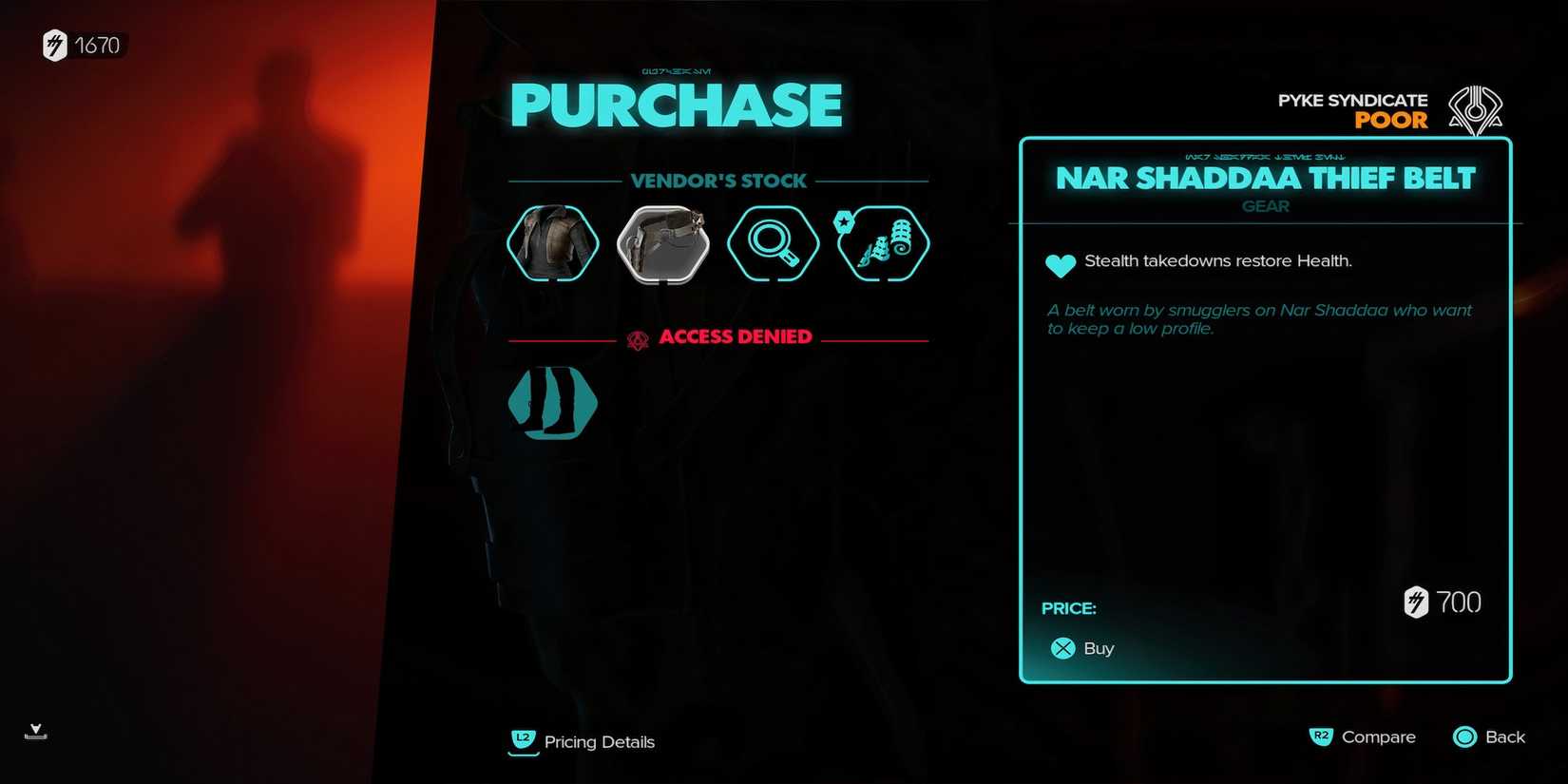The height and width of the screenshot is (784, 1568).
Task: Click the ACCESS DENIED section label
Action: (736, 336)
